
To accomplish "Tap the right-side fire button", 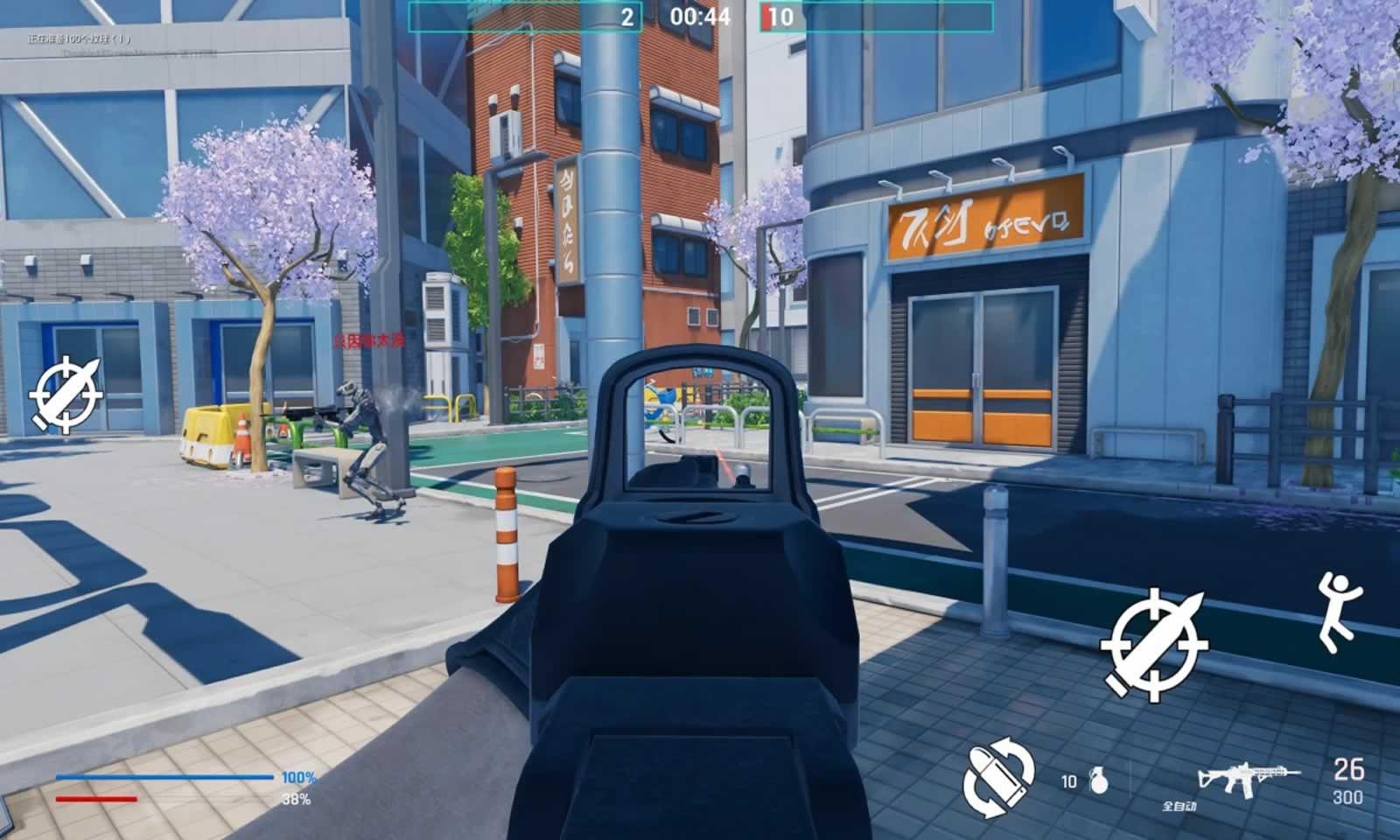I will click(x=1153, y=645).
